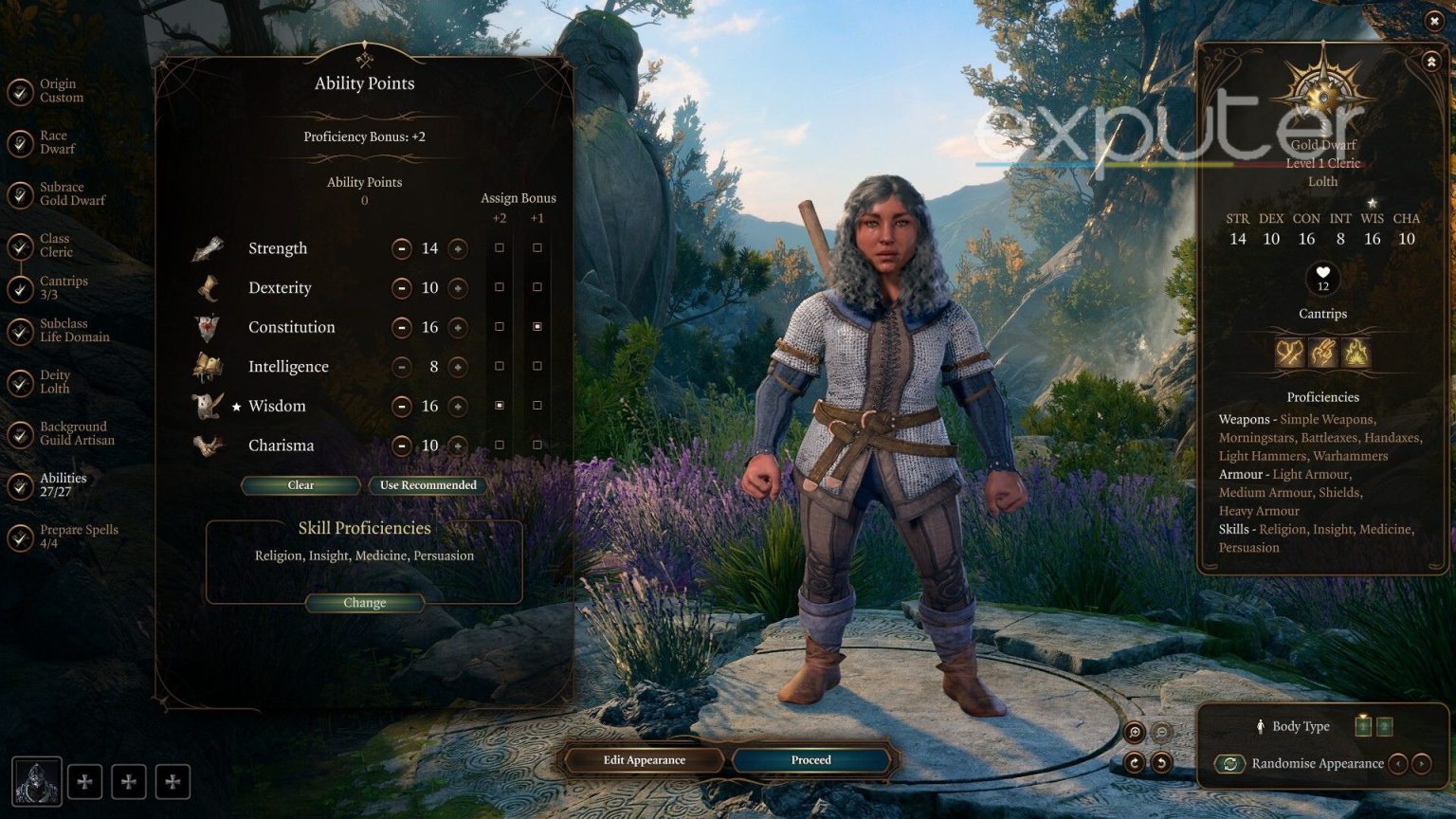The height and width of the screenshot is (819, 1456).
Task: Select the character portrait thumbnail
Action: pyautogui.click(x=36, y=781)
